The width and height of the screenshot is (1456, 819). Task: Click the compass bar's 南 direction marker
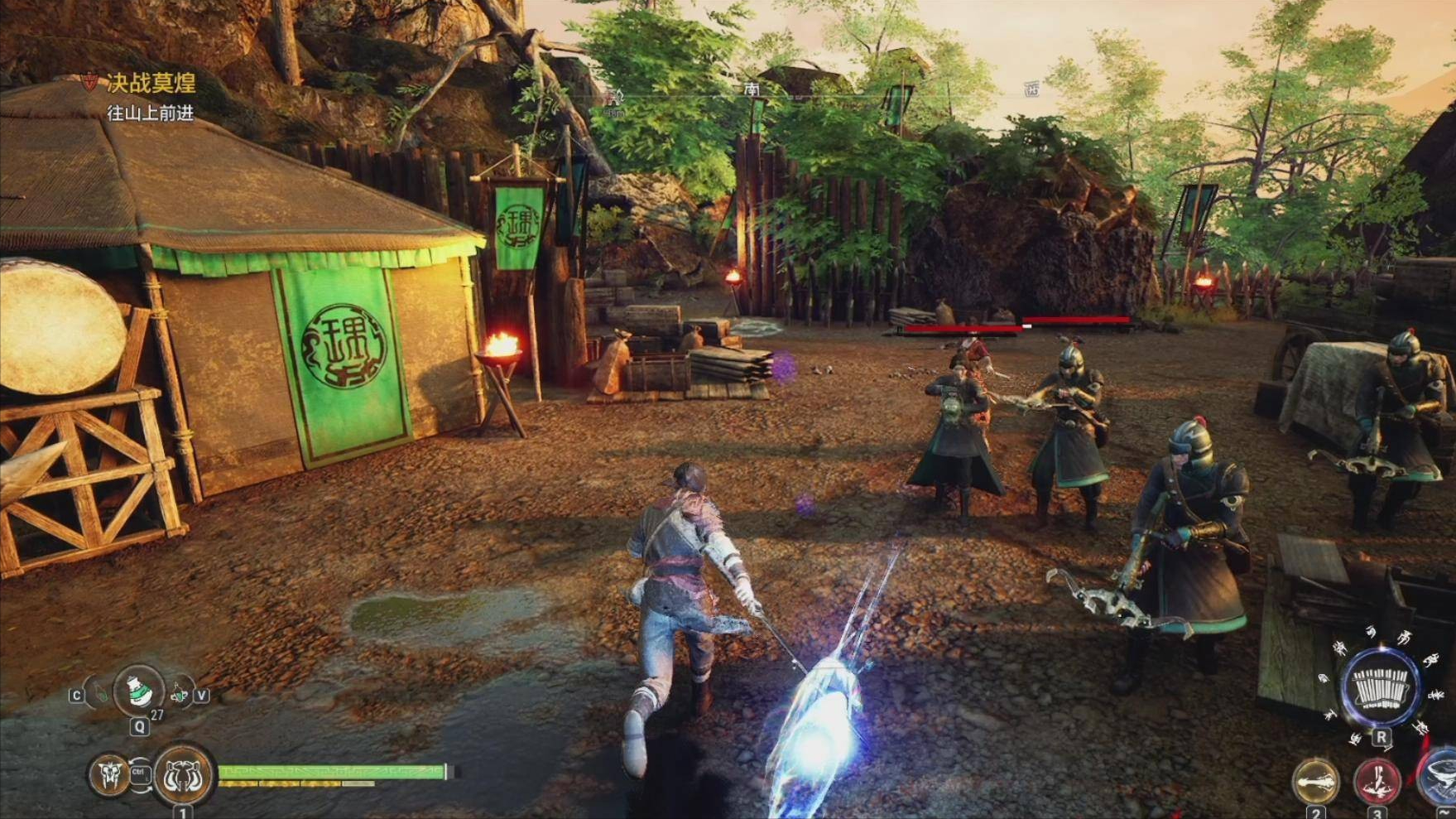click(752, 89)
